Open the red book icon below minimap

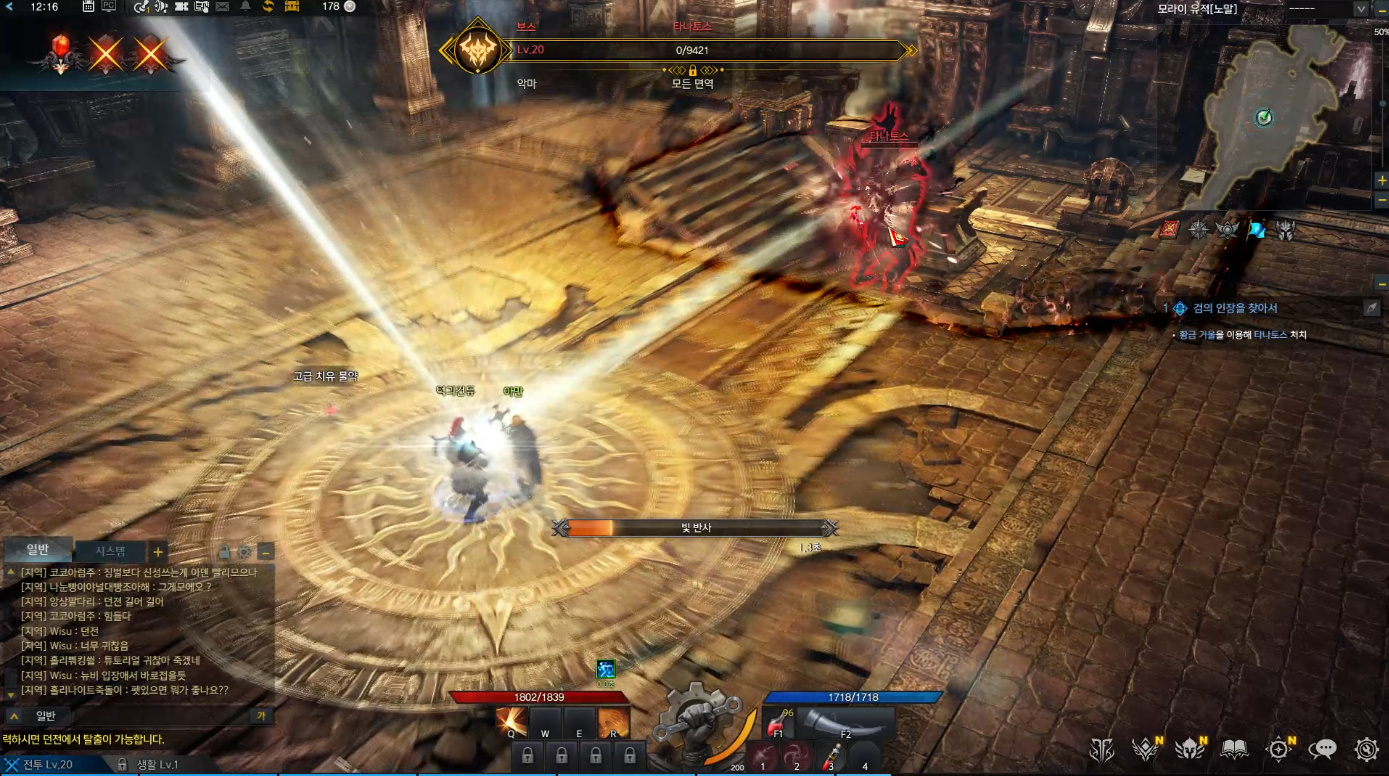(1168, 230)
